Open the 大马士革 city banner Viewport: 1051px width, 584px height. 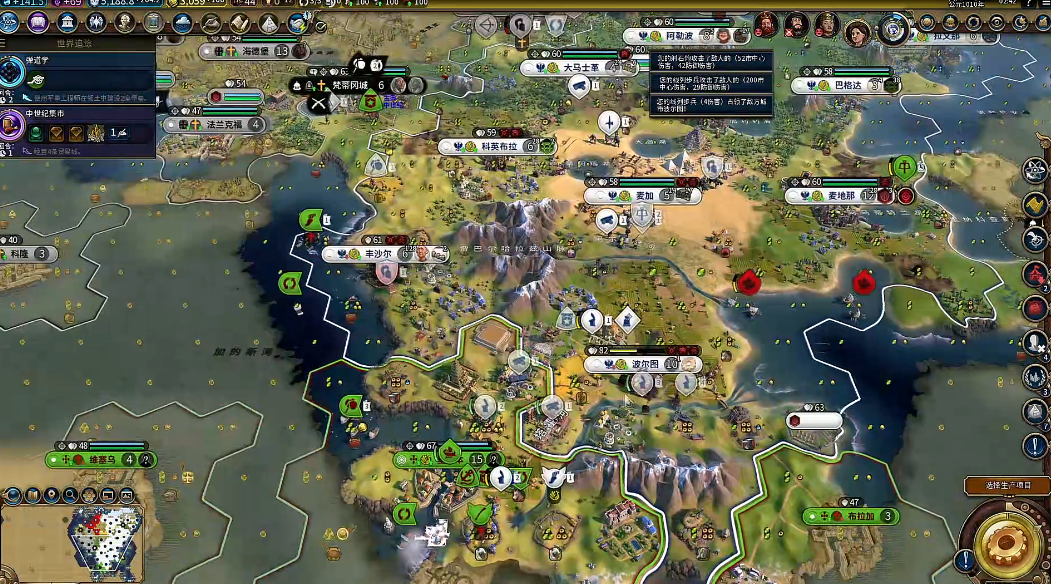click(580, 67)
